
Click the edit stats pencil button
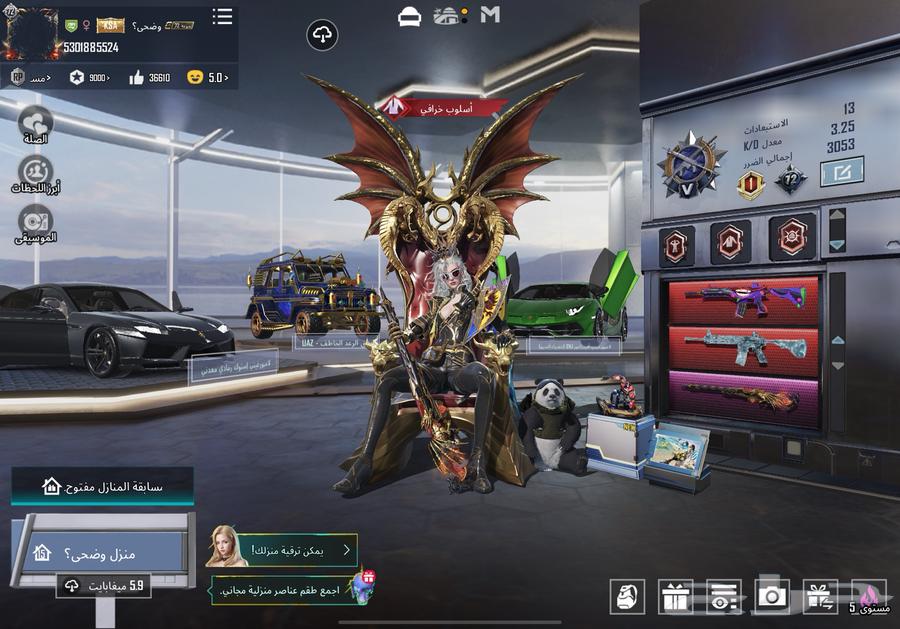tap(842, 172)
